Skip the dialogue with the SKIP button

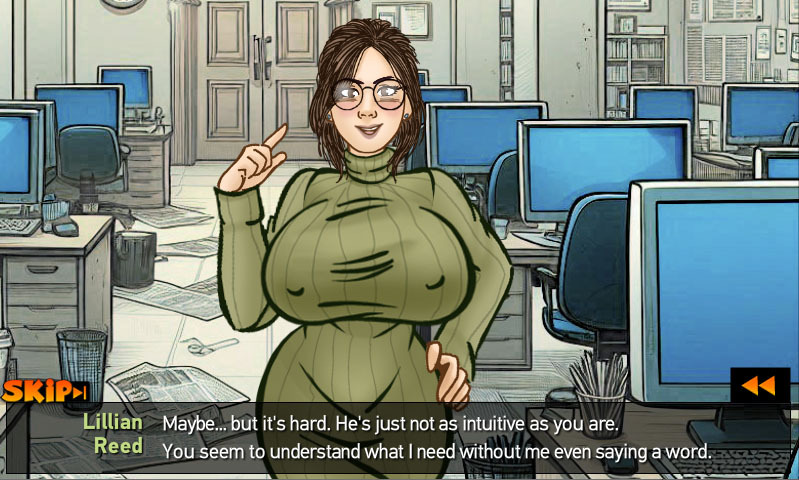(x=45, y=391)
